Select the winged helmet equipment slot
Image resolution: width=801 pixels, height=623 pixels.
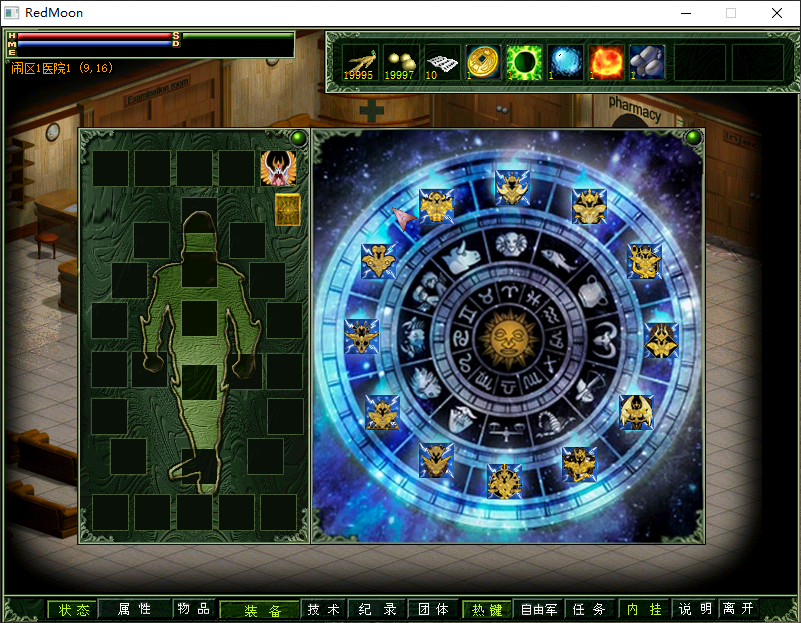click(x=278, y=168)
